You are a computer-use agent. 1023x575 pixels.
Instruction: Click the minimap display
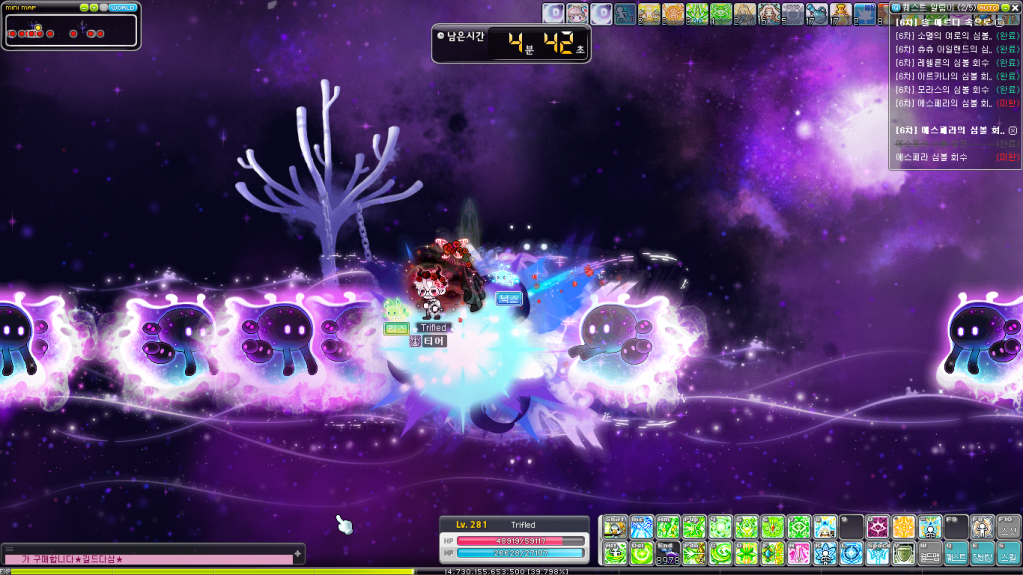tap(70, 33)
